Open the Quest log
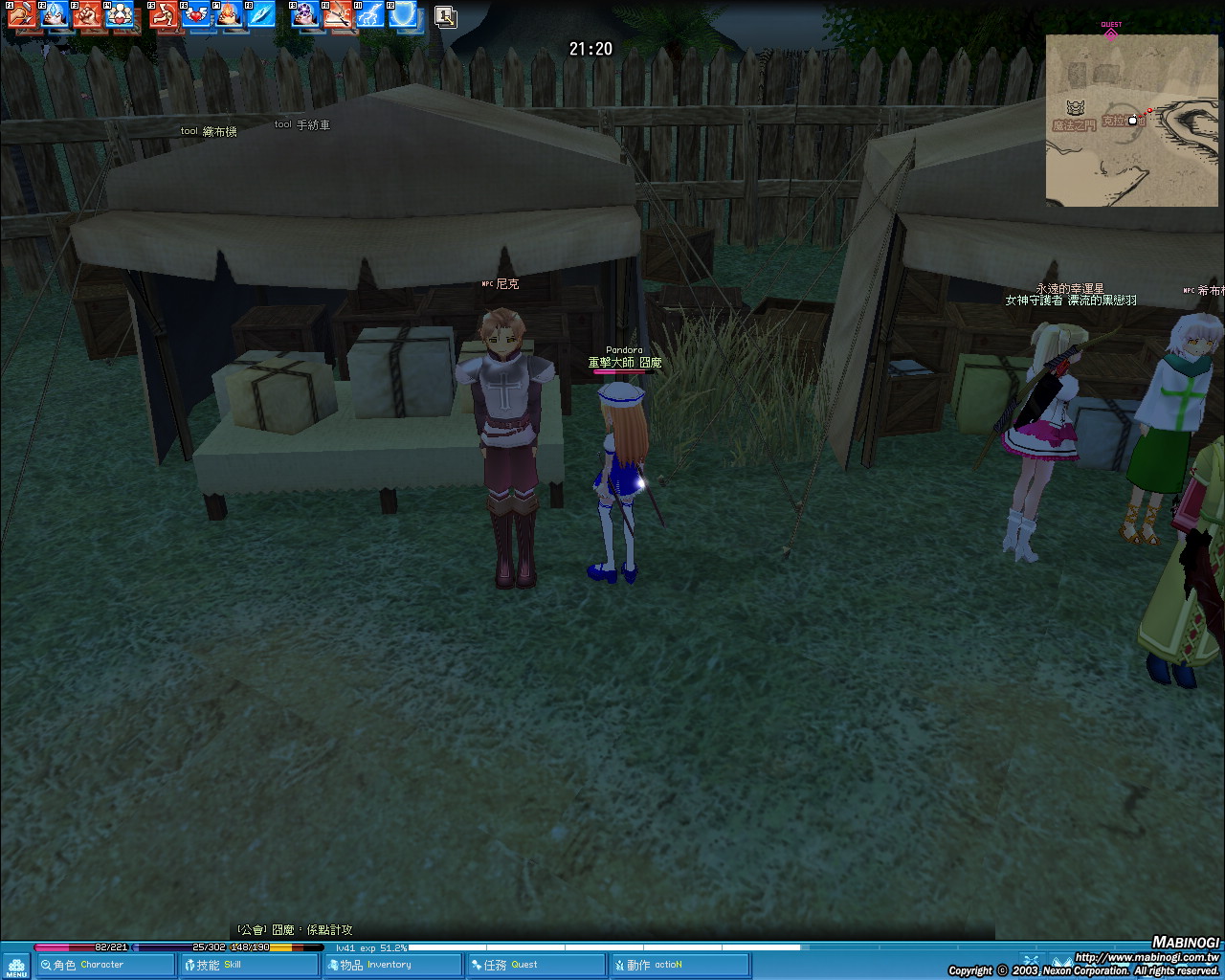This screenshot has width=1225, height=980. (x=536, y=965)
